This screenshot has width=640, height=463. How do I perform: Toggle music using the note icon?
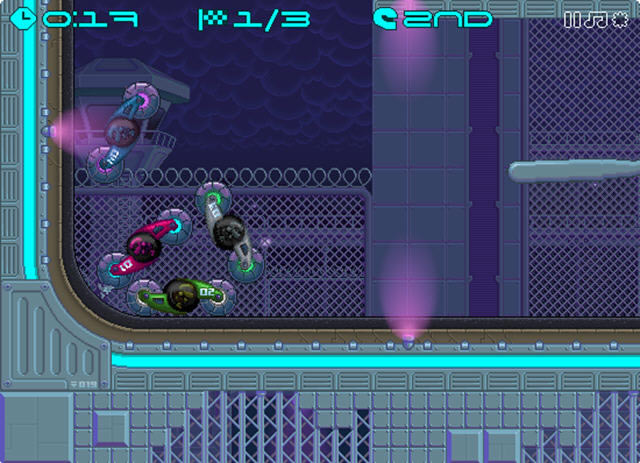pos(594,19)
